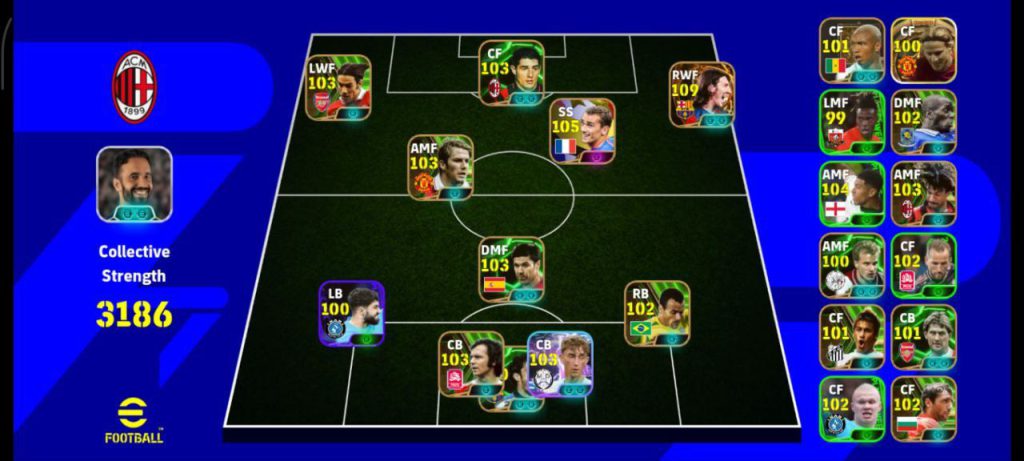Choose the SS 105 French player card
This screenshot has width=1024, height=461.
click(x=582, y=131)
